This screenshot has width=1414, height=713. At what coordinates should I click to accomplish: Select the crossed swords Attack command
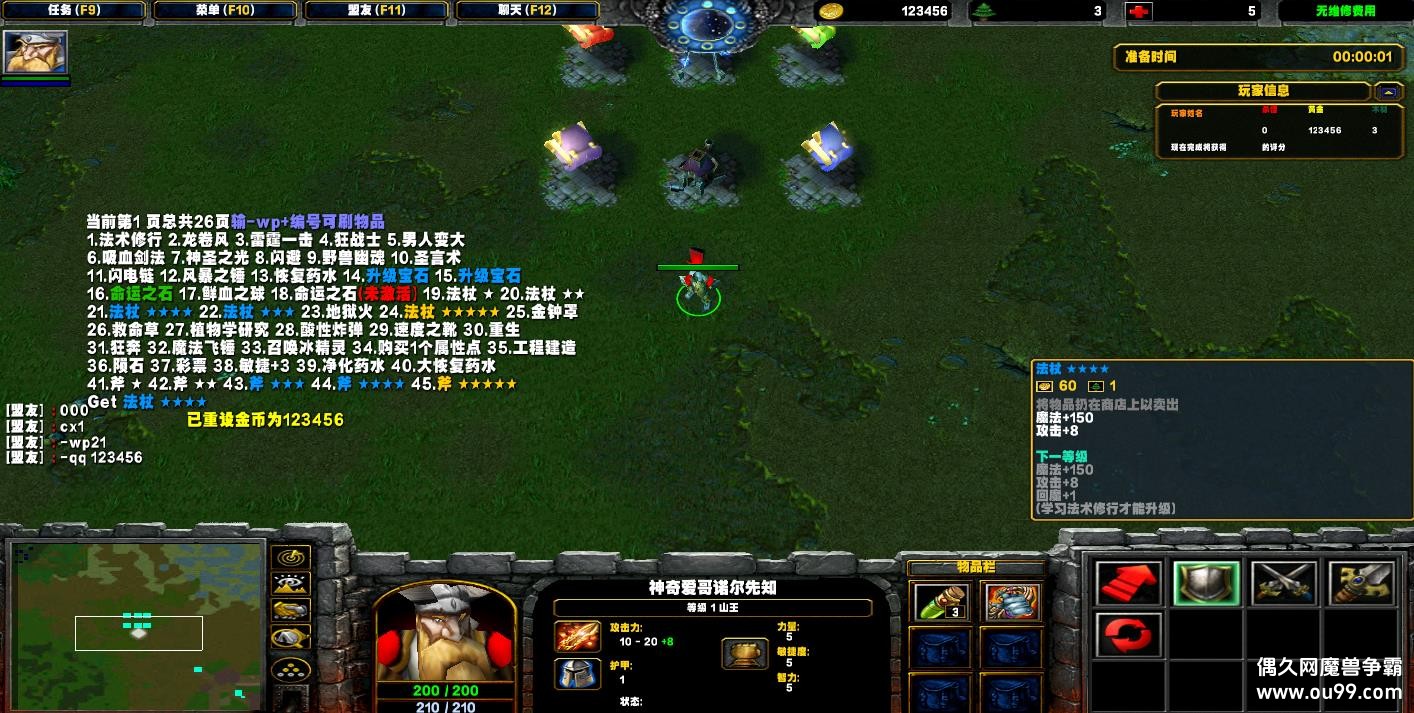click(1283, 583)
